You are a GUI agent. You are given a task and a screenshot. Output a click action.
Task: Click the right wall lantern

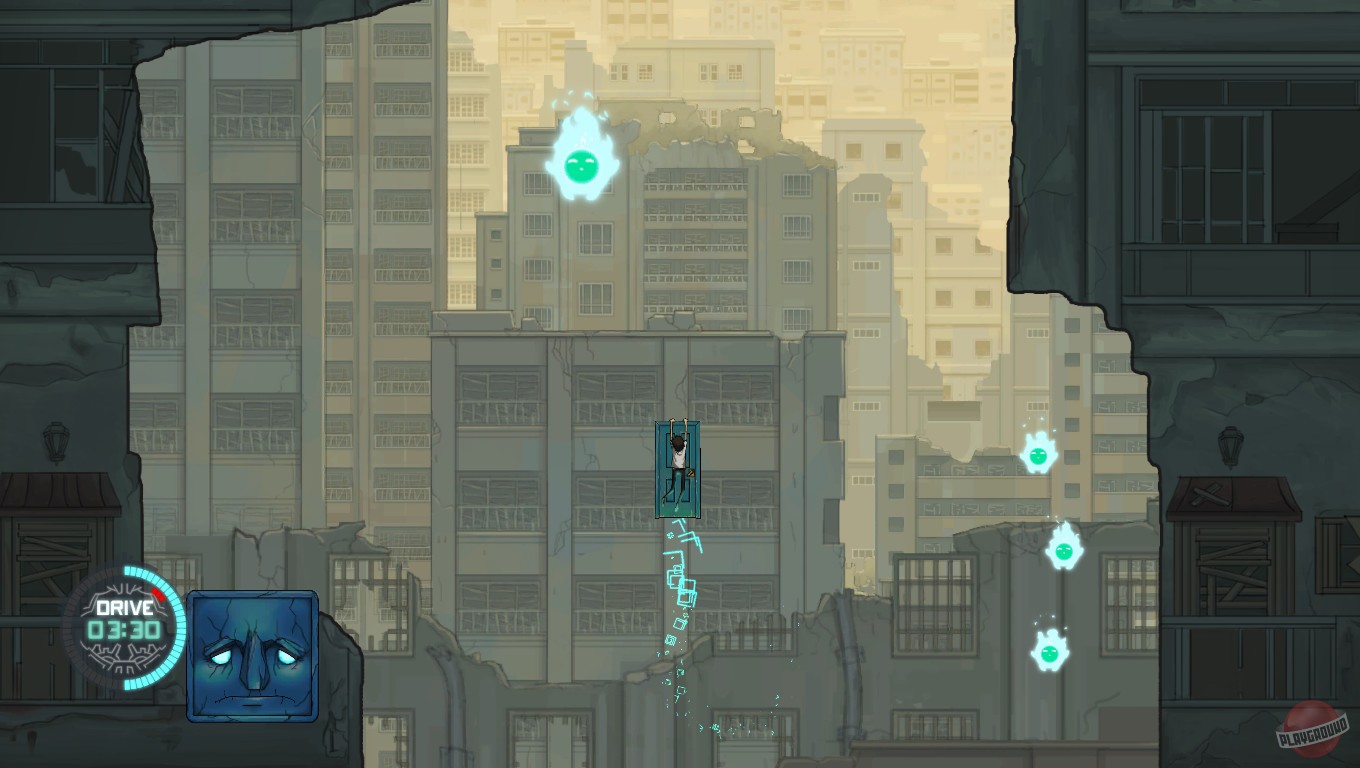click(x=1231, y=445)
